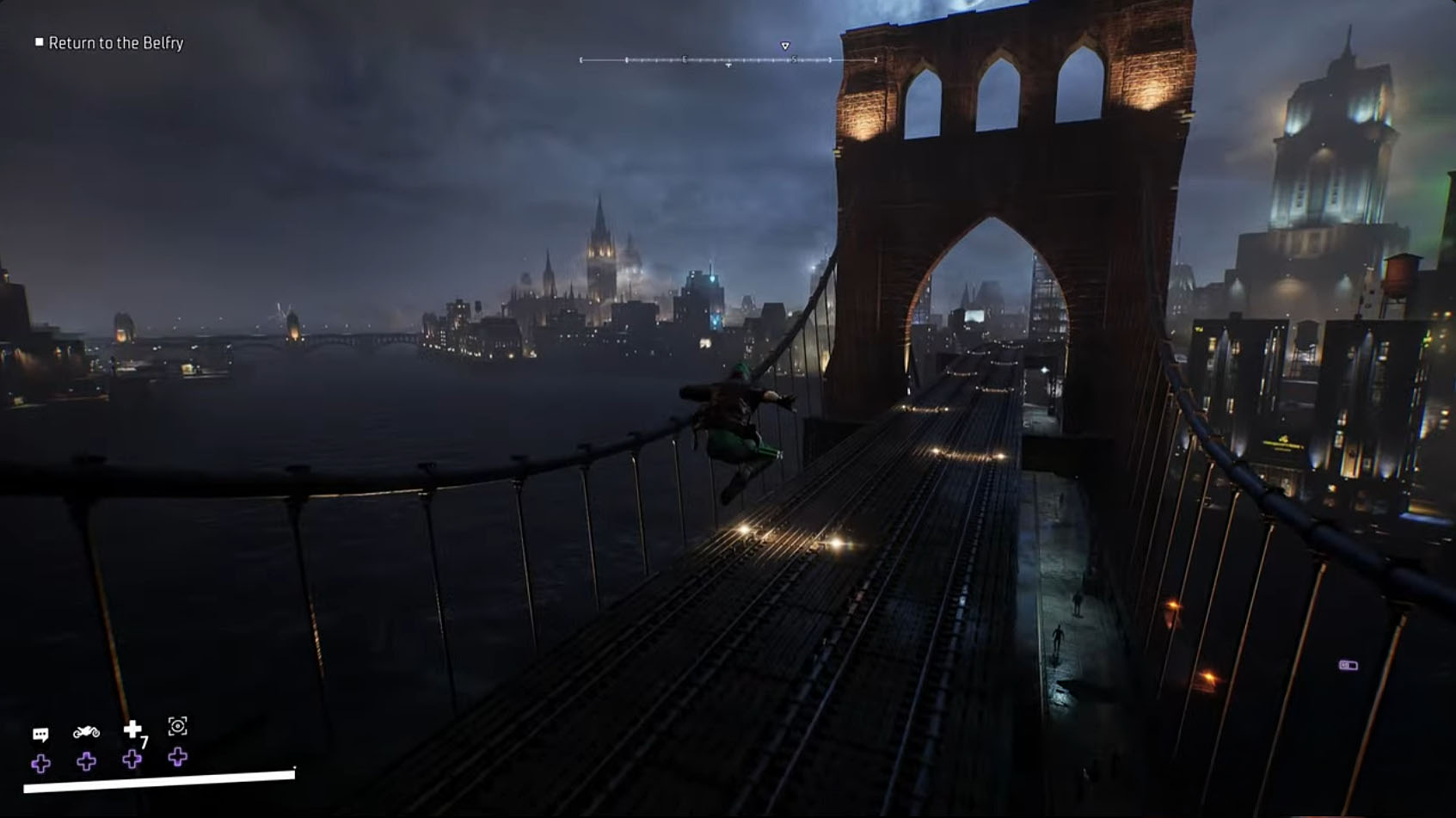The image size is (1456, 818).
Task: Activate the AR scan viewfinder icon
Action: pos(178,727)
